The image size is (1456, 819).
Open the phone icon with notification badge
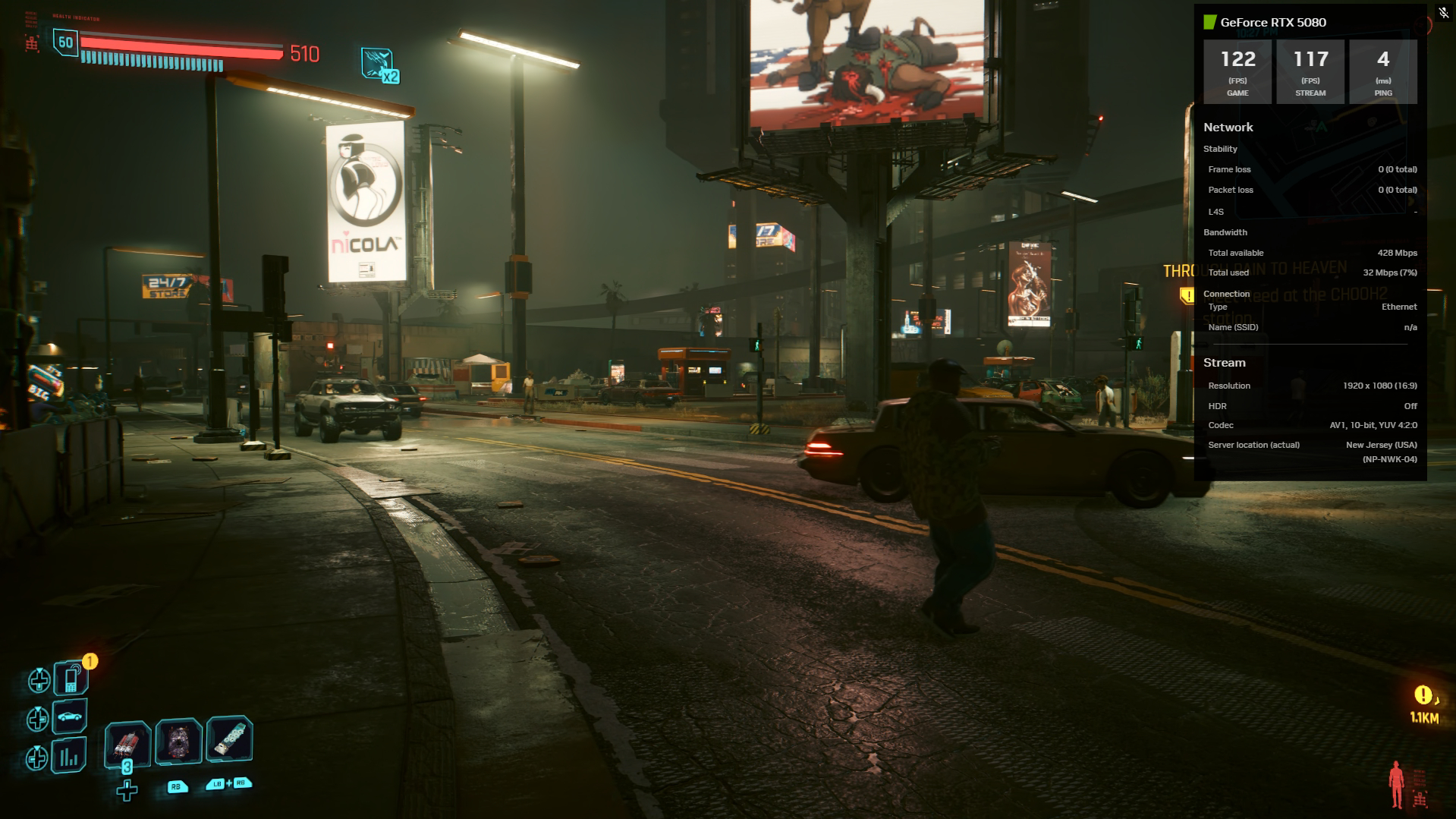tap(71, 678)
